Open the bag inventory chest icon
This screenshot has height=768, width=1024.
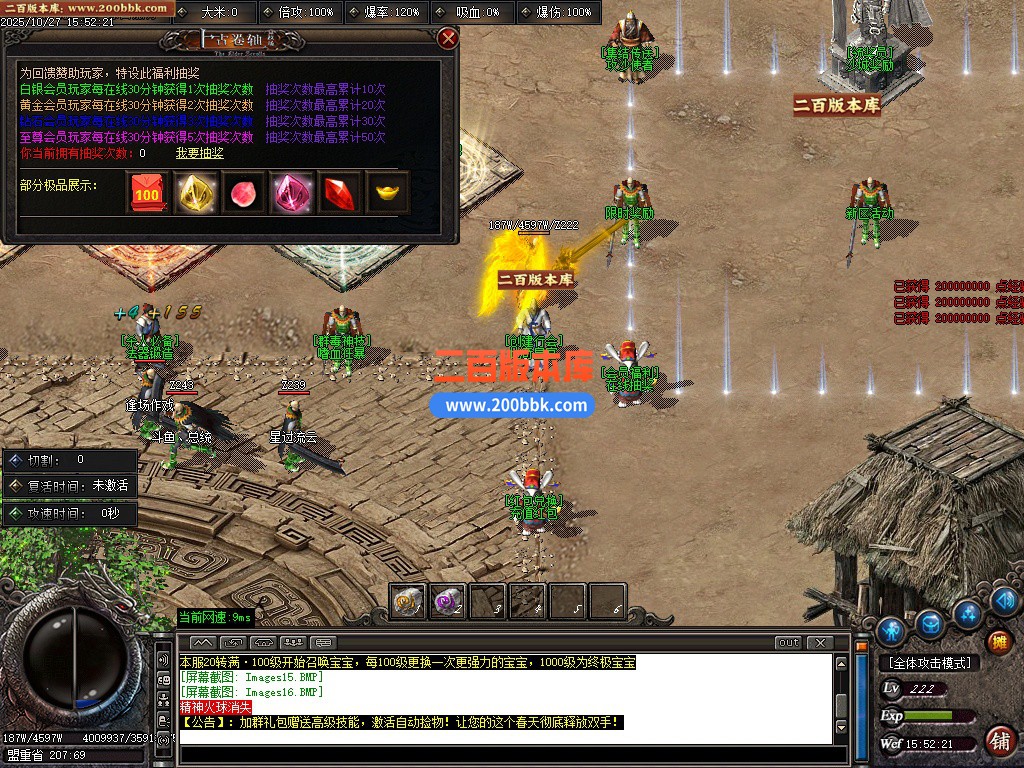tap(931, 625)
